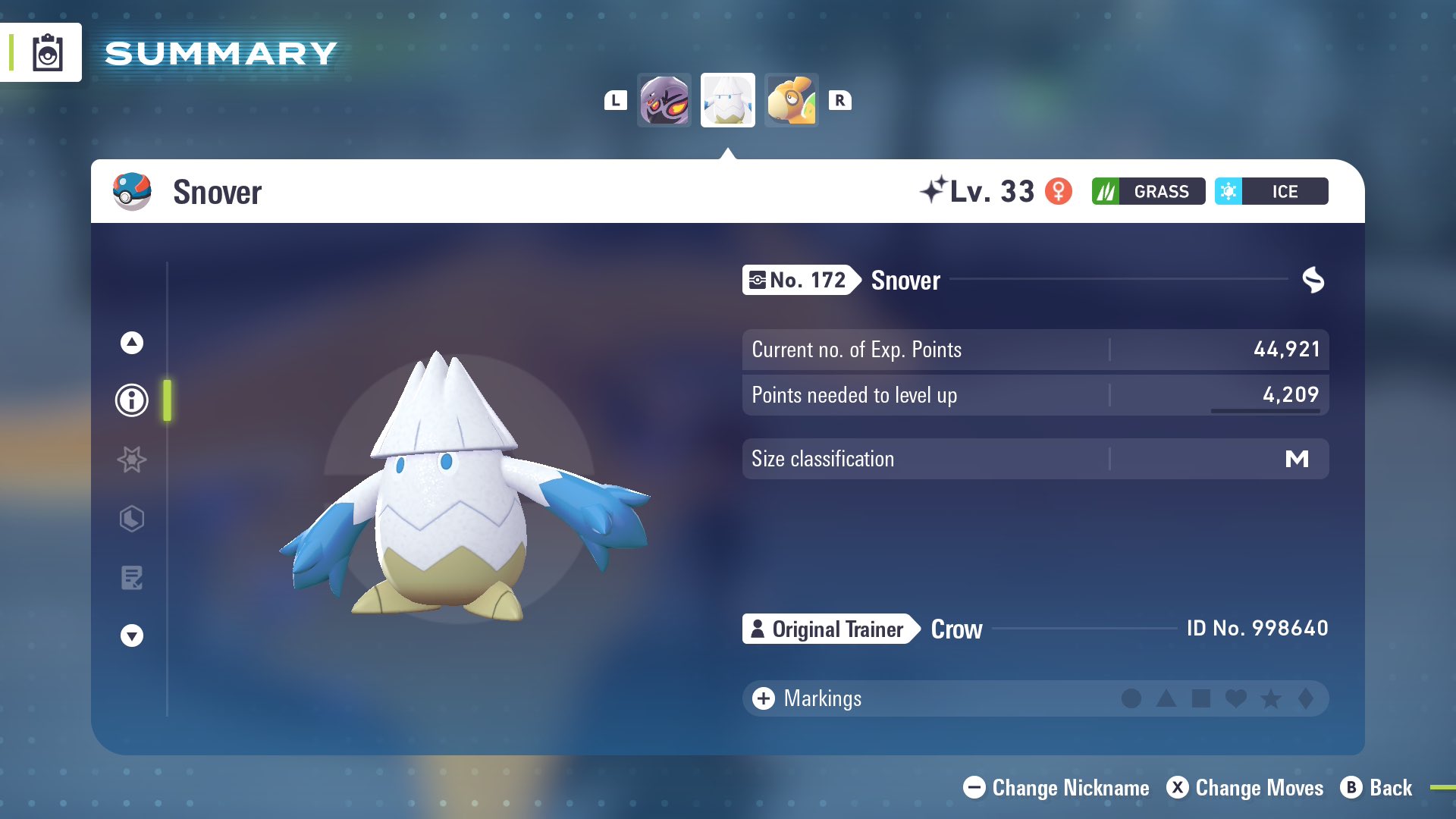
Task: Toggle the square marking
Action: click(x=1200, y=698)
